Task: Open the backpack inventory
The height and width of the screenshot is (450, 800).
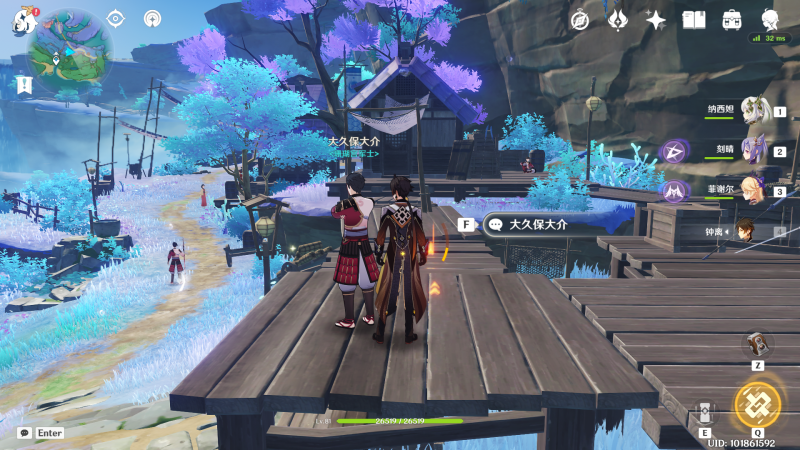Action: pyautogui.click(x=732, y=20)
